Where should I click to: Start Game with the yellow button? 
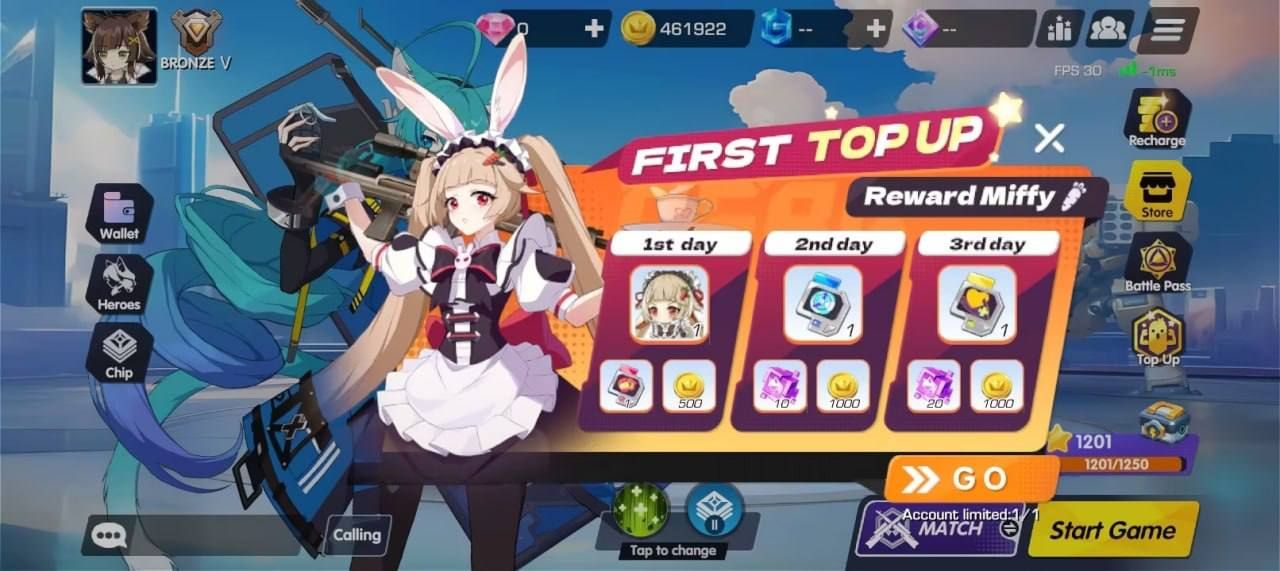[x=1112, y=530]
